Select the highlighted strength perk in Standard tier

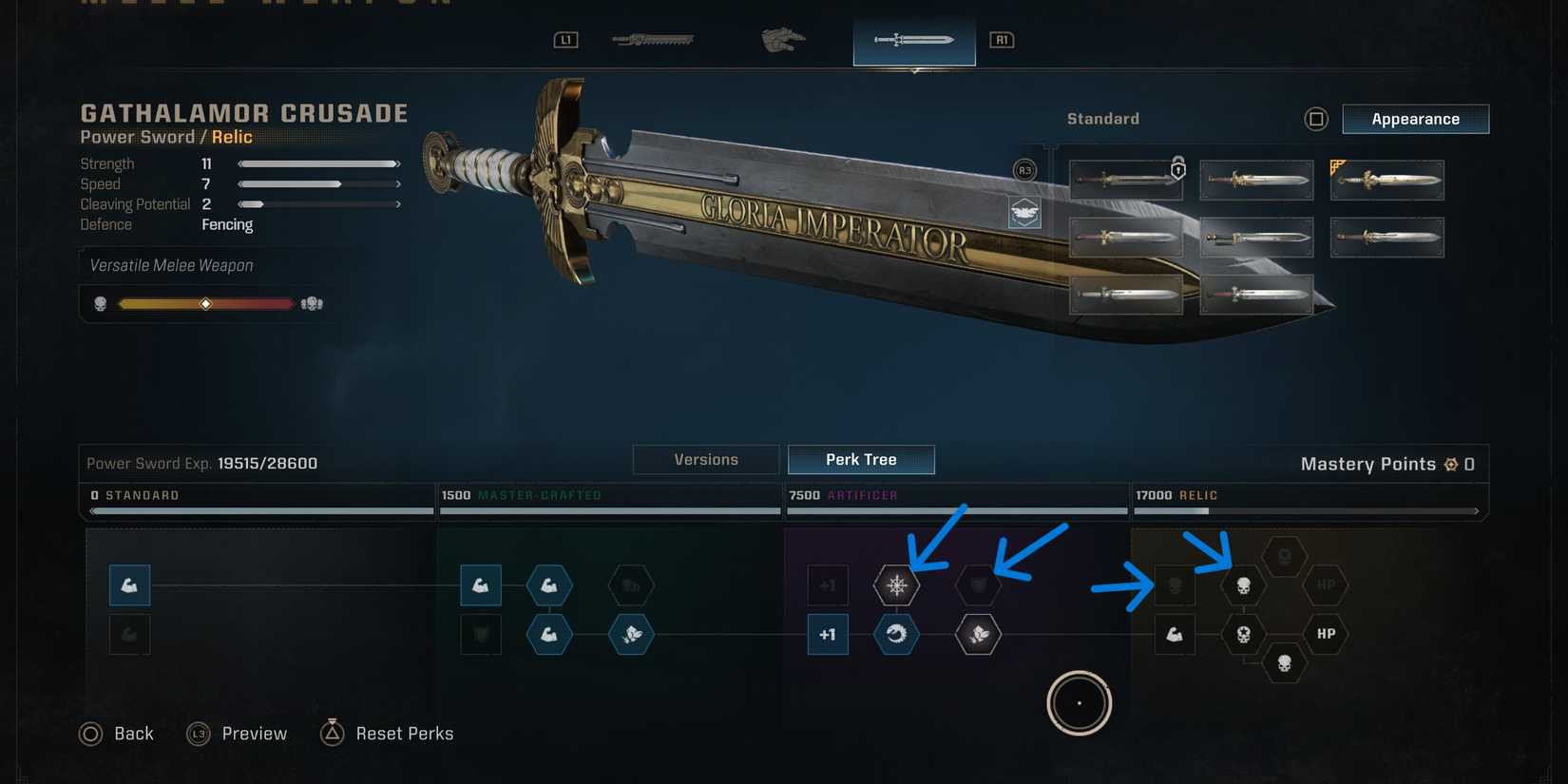(x=129, y=585)
